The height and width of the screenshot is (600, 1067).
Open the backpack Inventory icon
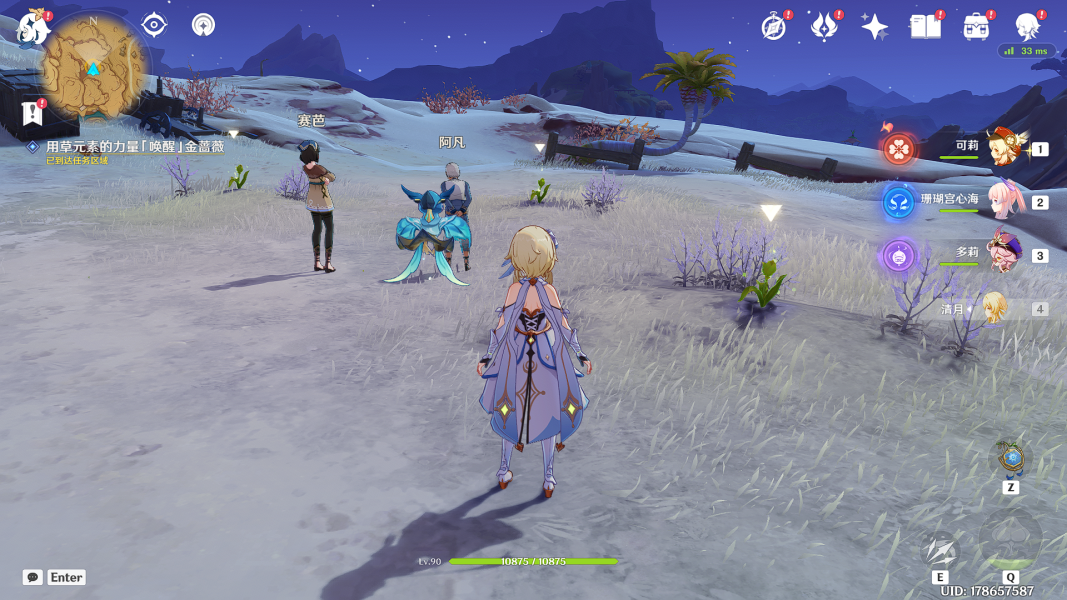pos(976,27)
